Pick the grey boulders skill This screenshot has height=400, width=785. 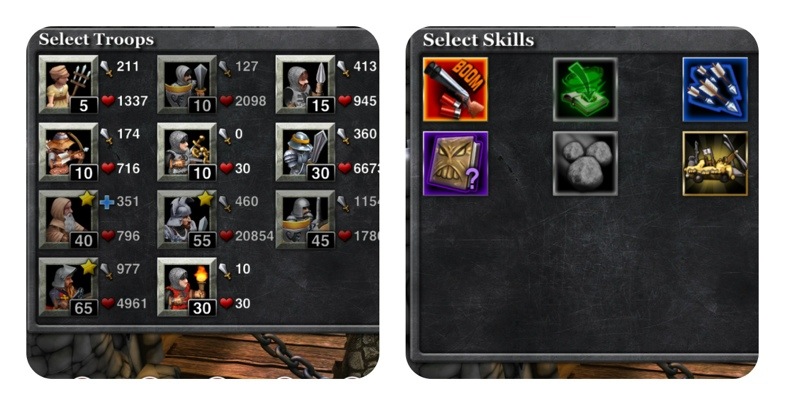pos(585,163)
